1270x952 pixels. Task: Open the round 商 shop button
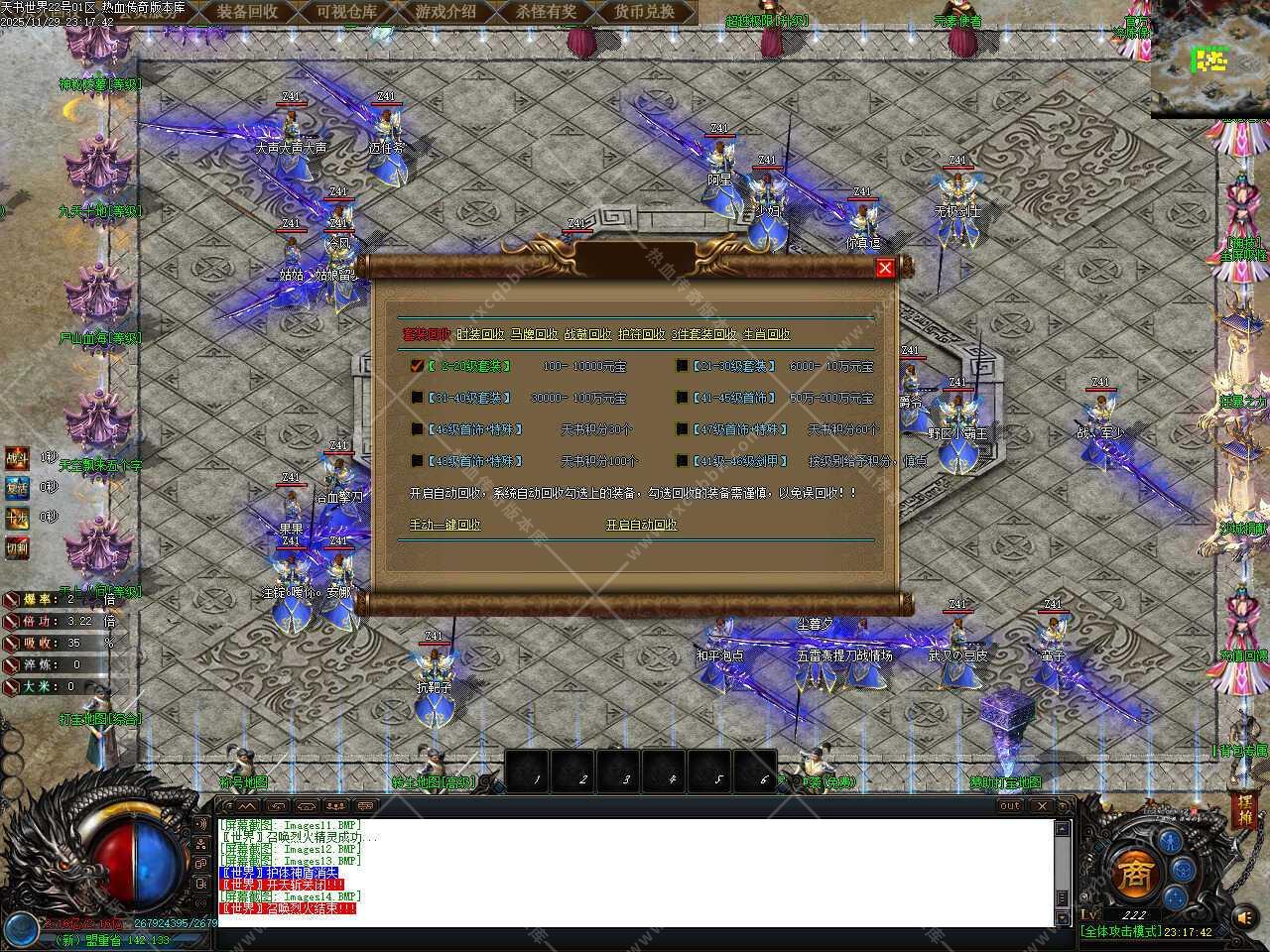[x=1131, y=873]
